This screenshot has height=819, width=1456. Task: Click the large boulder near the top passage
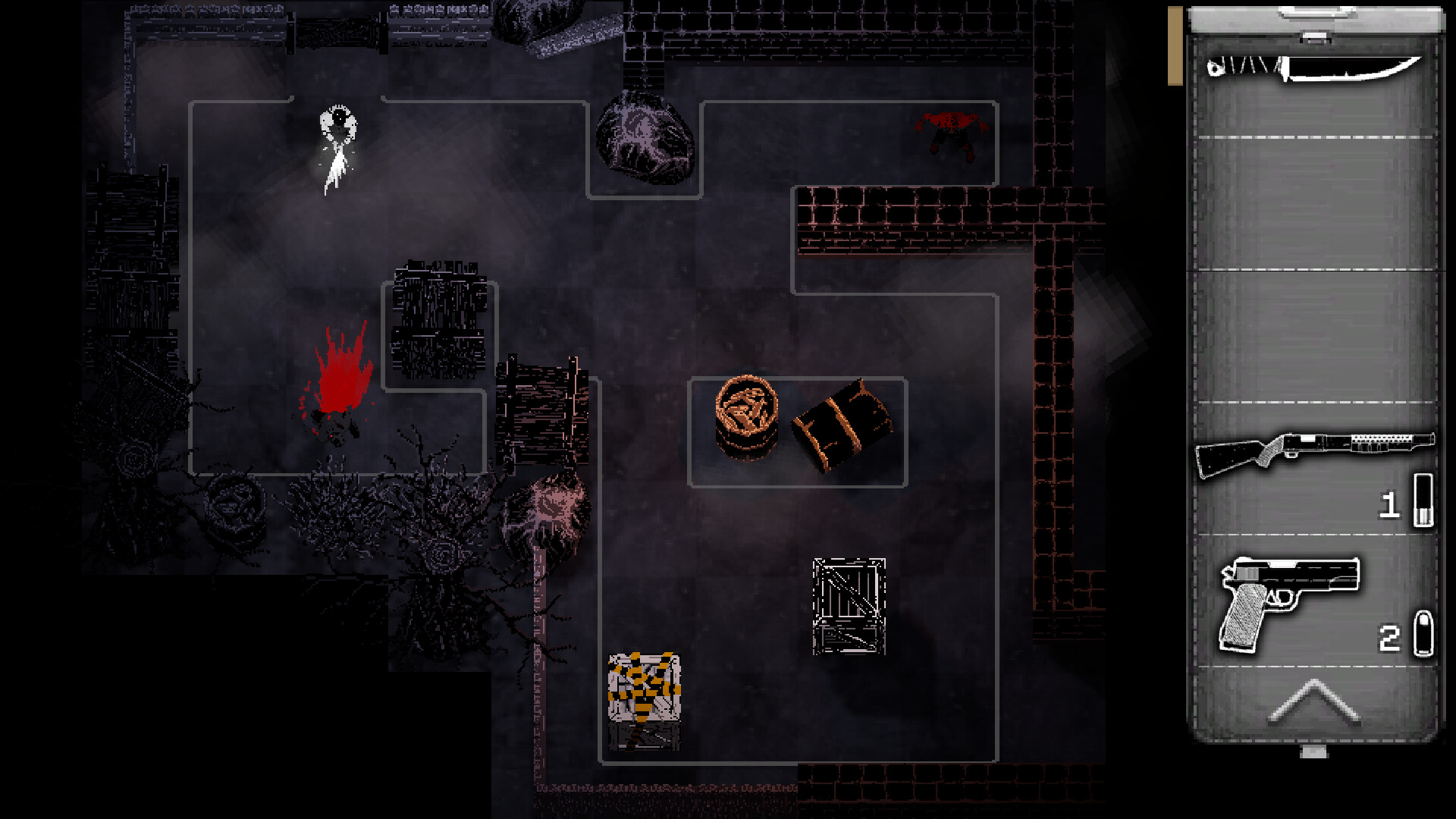[x=646, y=140]
